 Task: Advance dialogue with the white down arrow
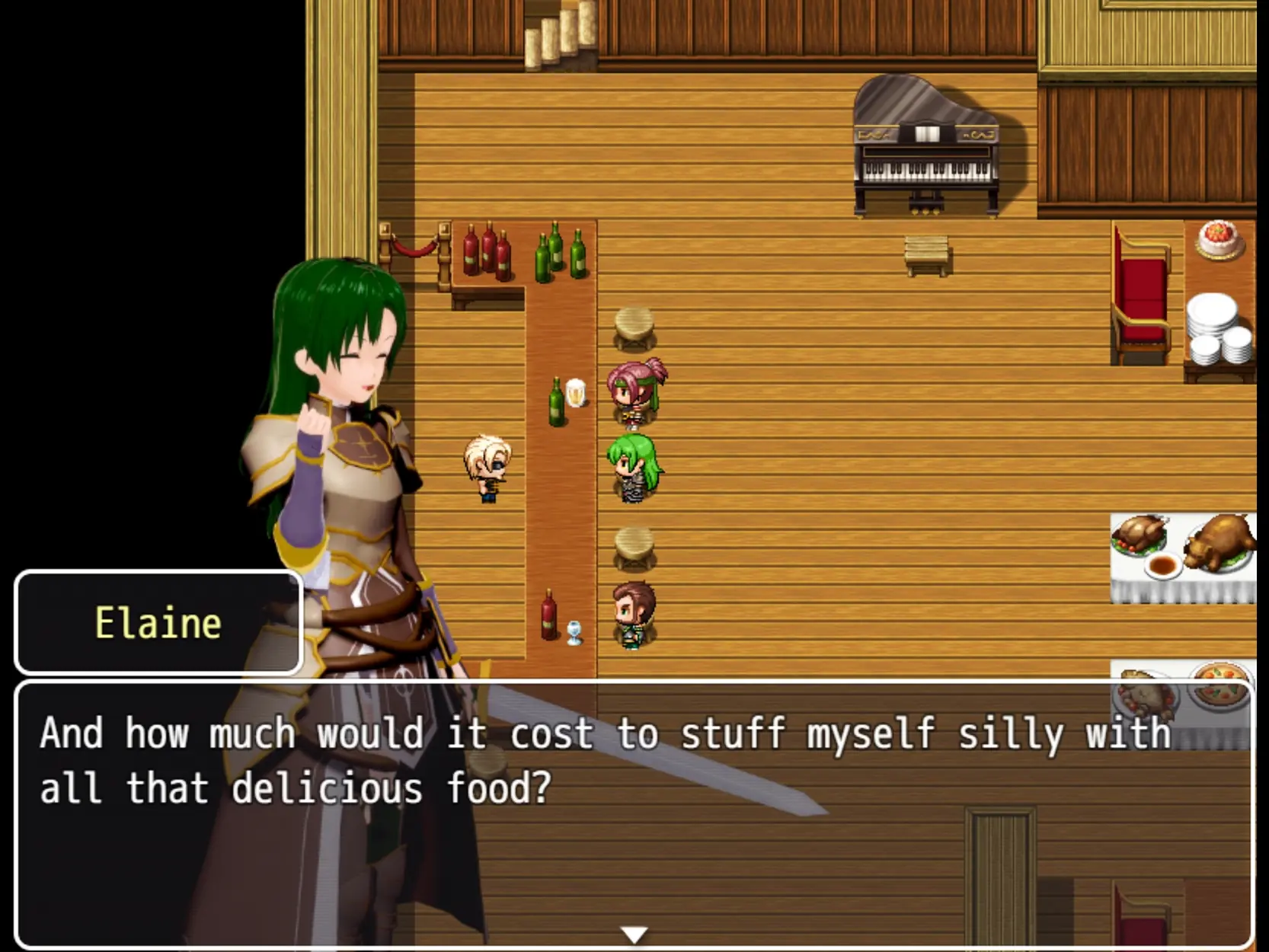(634, 934)
